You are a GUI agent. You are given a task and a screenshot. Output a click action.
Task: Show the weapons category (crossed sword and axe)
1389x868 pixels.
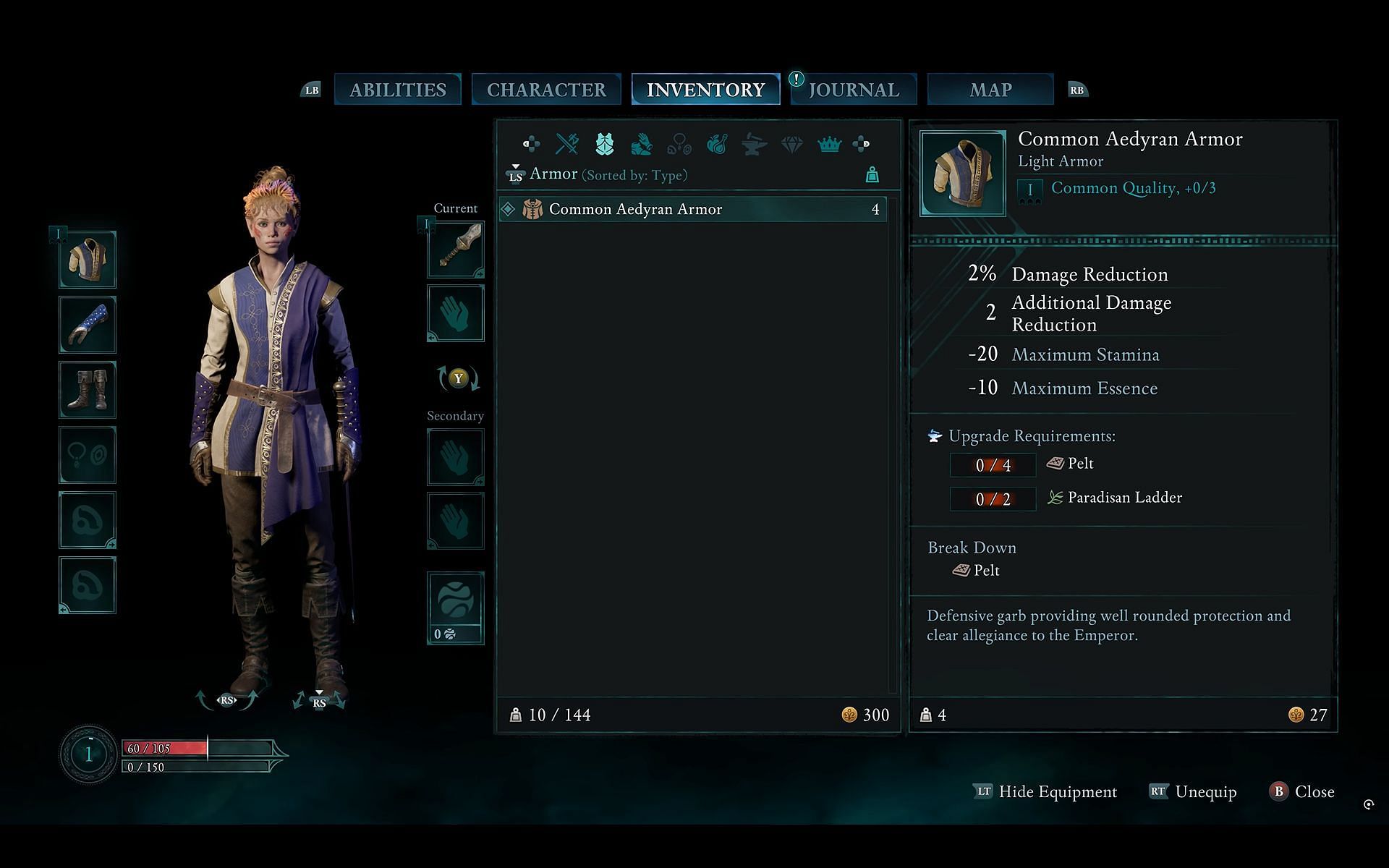(x=567, y=144)
